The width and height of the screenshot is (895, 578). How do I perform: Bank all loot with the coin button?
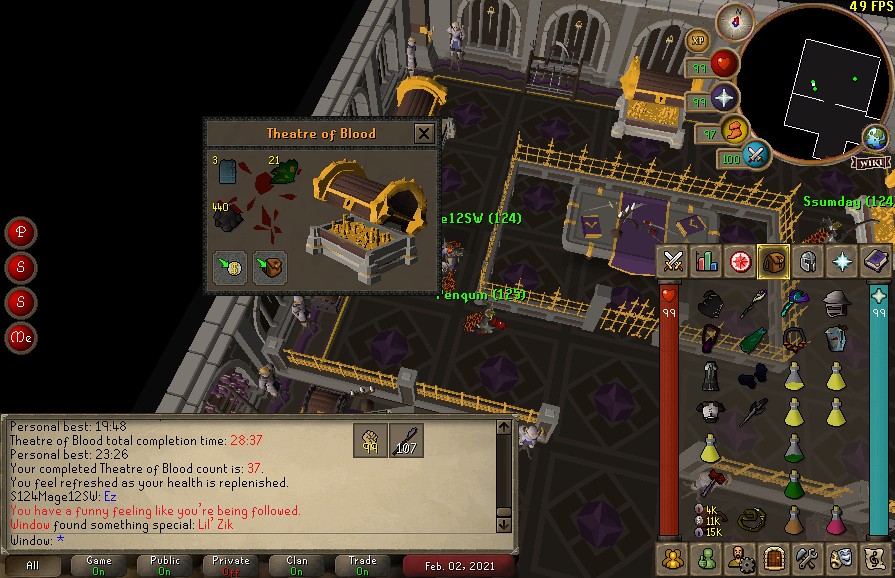click(231, 268)
